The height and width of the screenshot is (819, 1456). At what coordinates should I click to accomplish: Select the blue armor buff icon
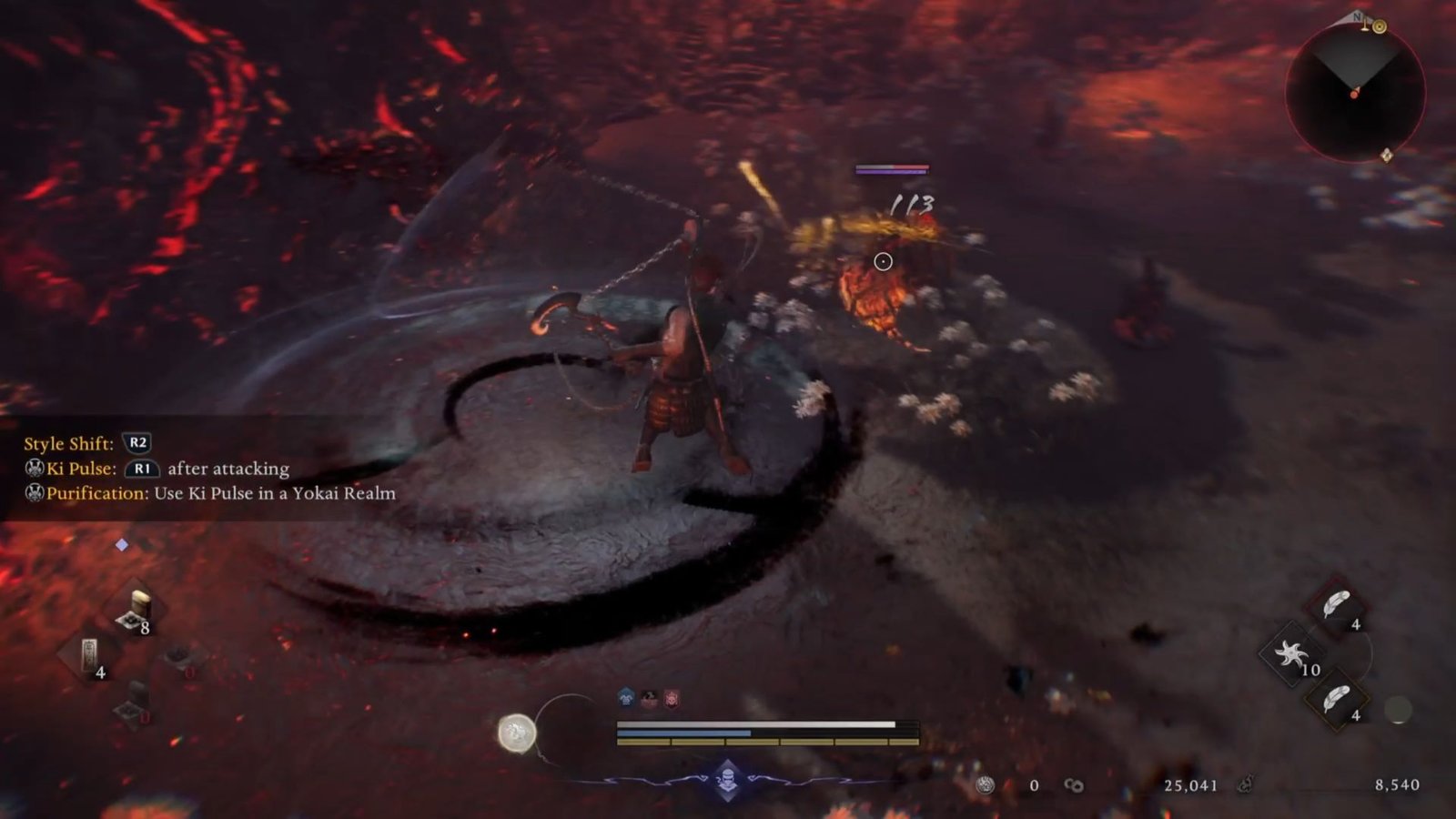point(626,695)
